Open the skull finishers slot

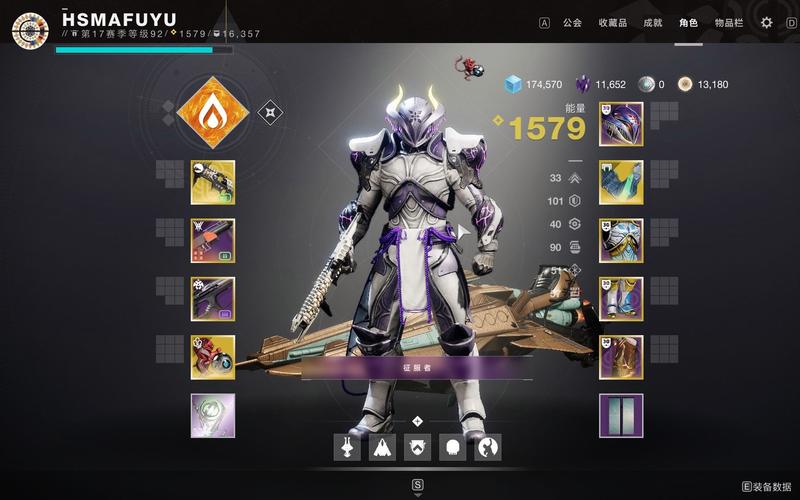coord(452,447)
